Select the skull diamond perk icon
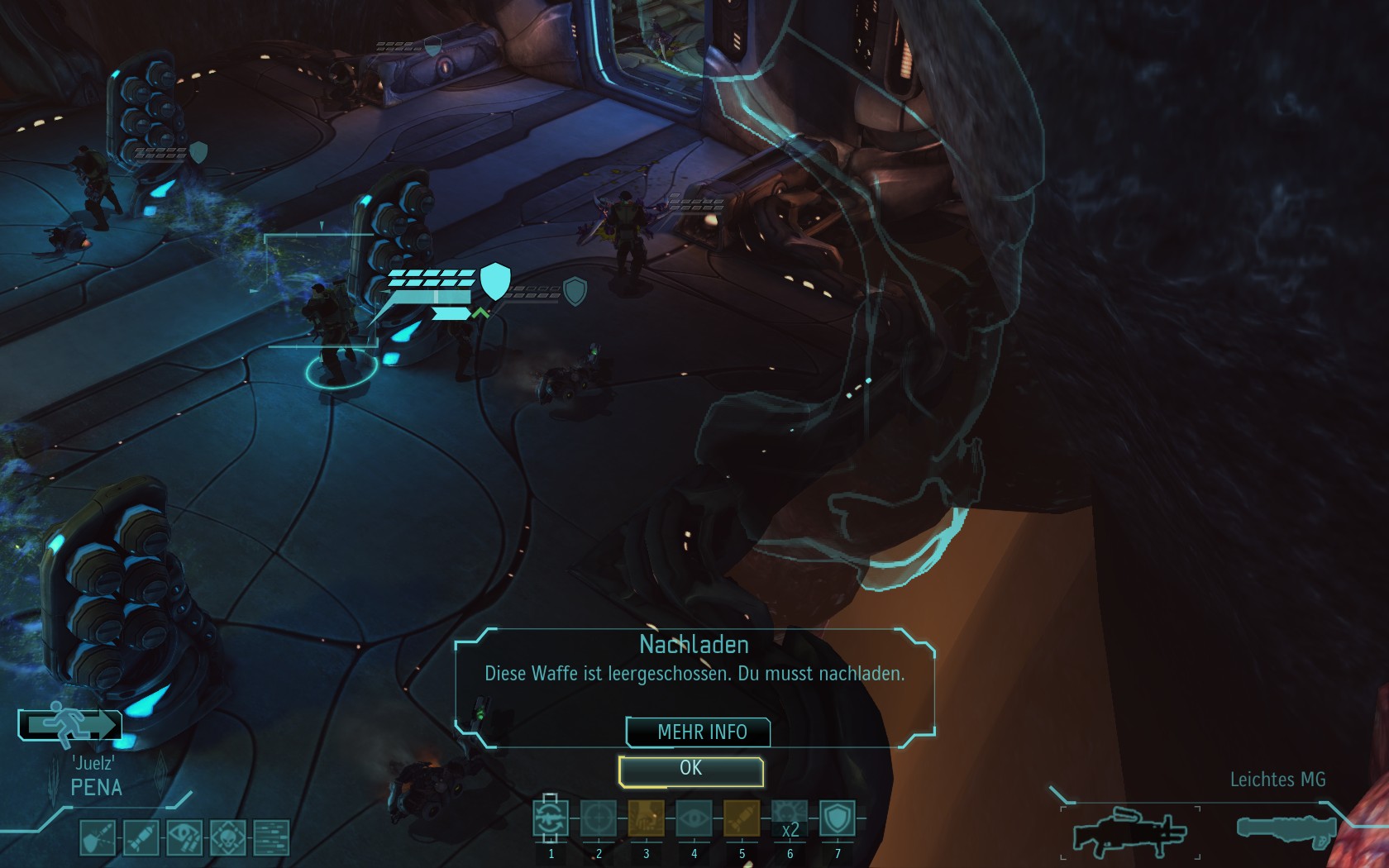Screen dimensions: 1389x868 pyautogui.click(x=227, y=837)
